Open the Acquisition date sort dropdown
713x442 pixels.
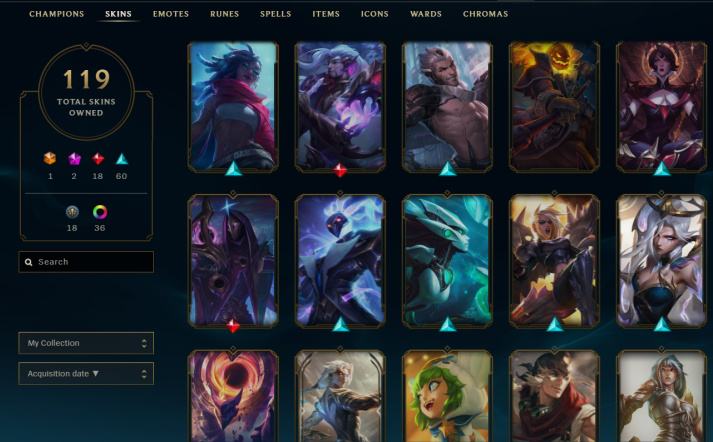pos(86,373)
